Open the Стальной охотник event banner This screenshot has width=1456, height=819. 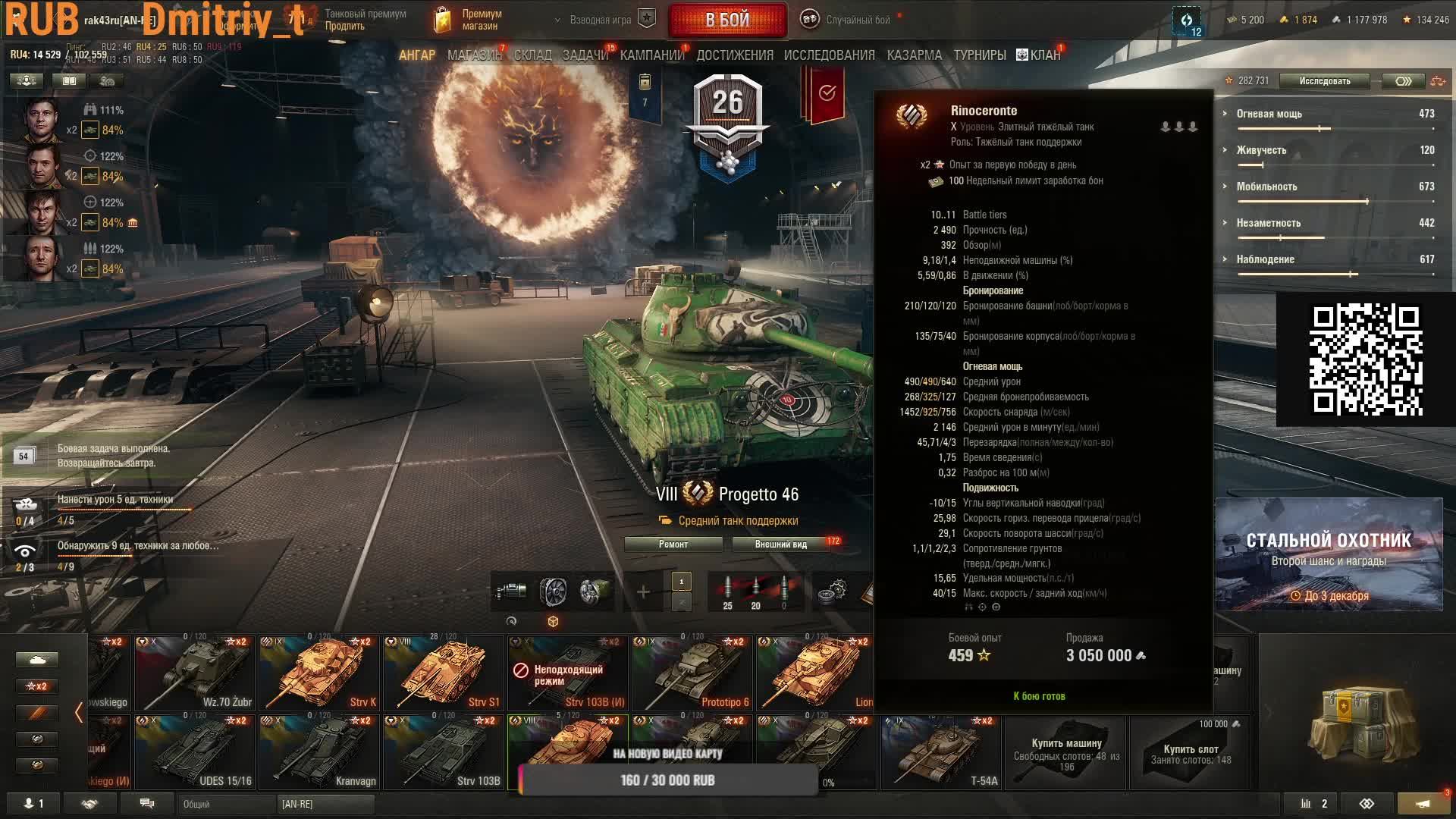[1329, 554]
